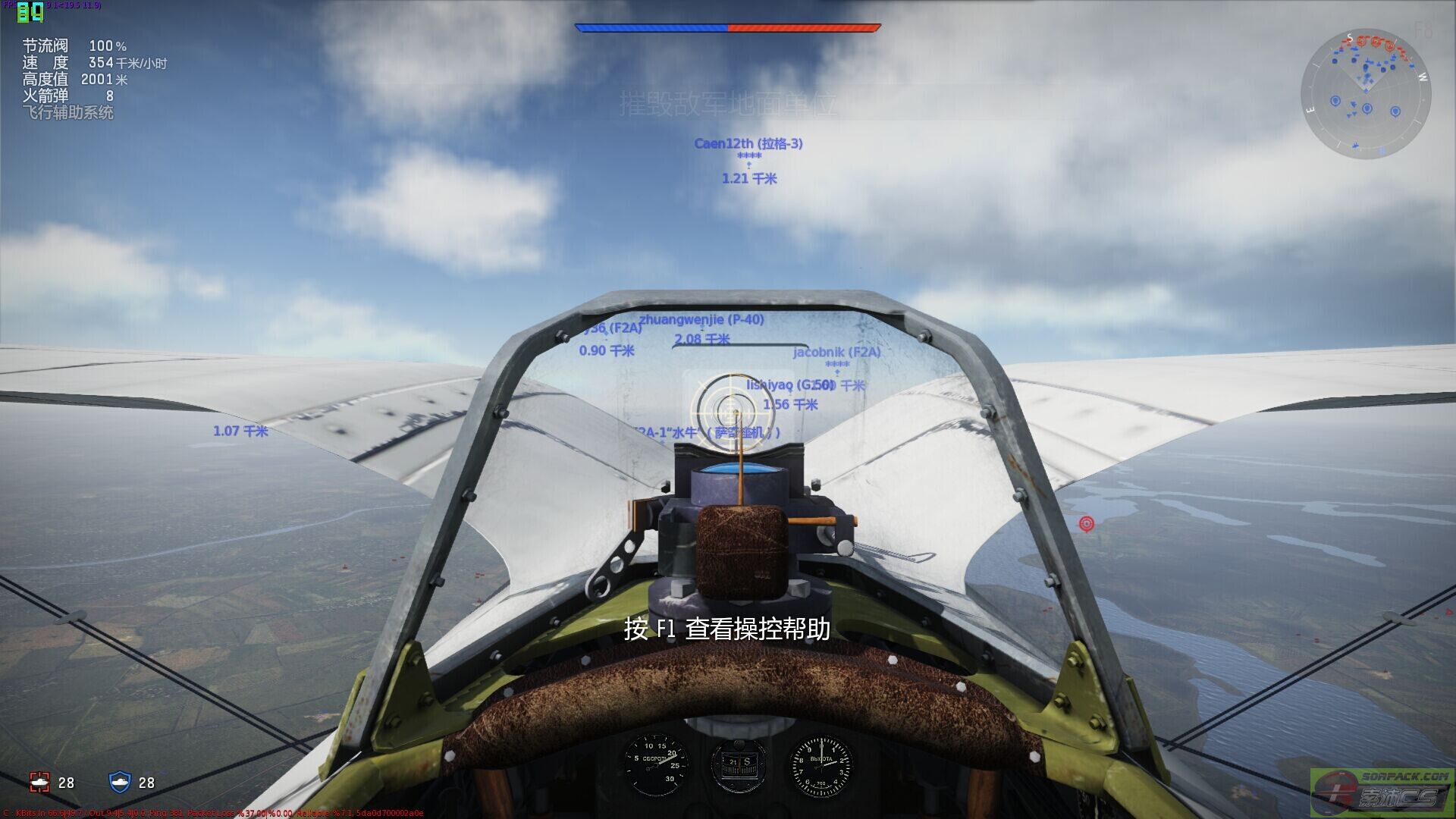This screenshot has height=819, width=1456.
Task: Select the zhuangwenjie (P-40) player tag
Action: click(701, 320)
